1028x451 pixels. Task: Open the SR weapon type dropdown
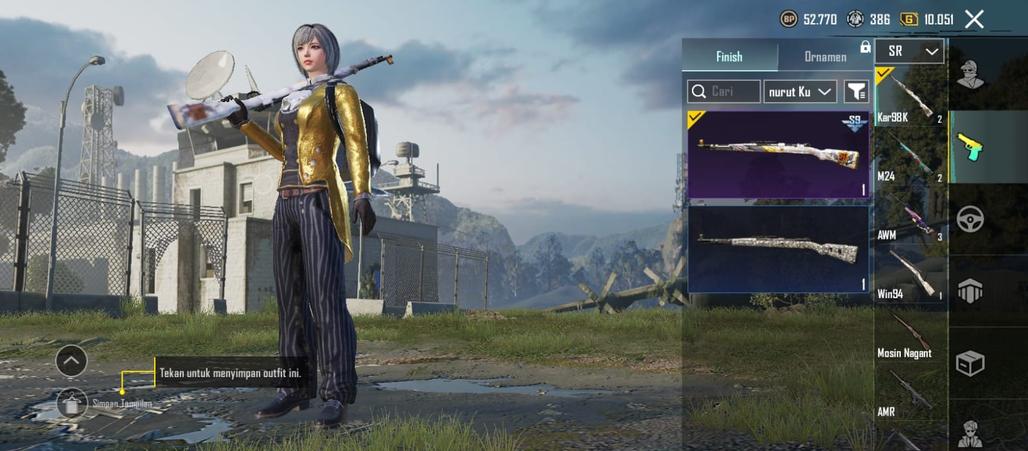(909, 51)
